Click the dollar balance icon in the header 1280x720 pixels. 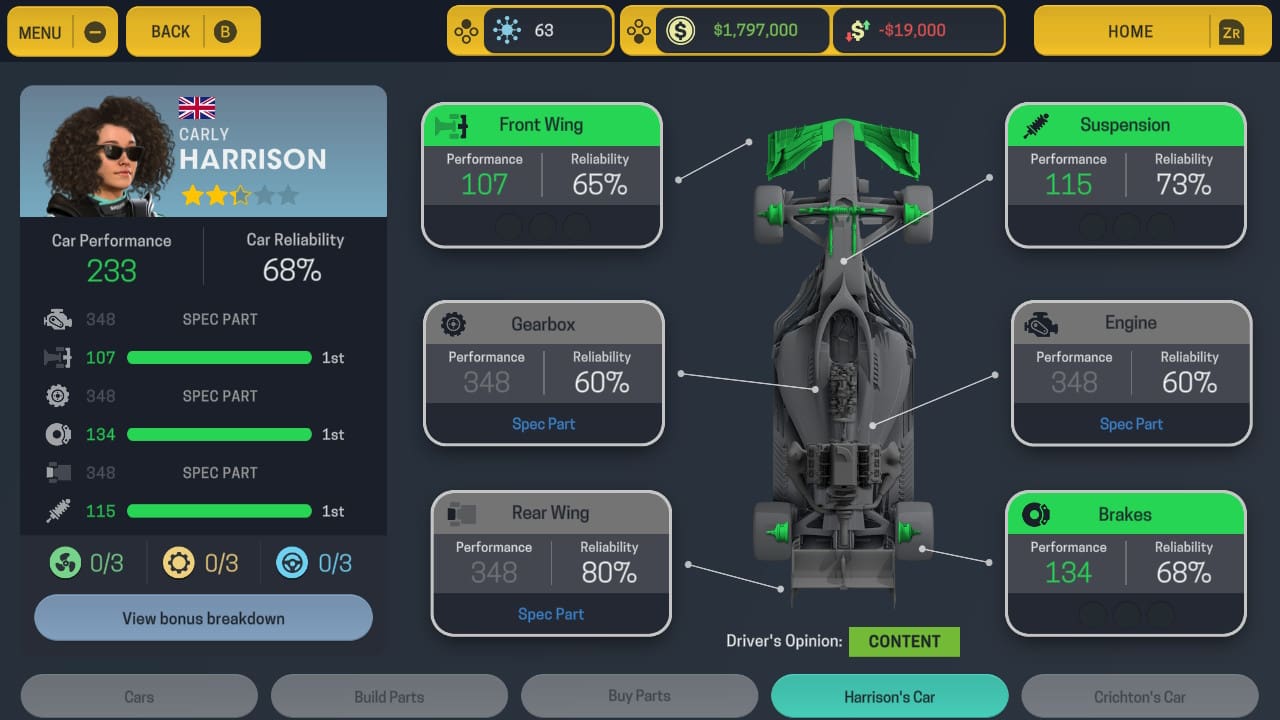pyautogui.click(x=681, y=30)
